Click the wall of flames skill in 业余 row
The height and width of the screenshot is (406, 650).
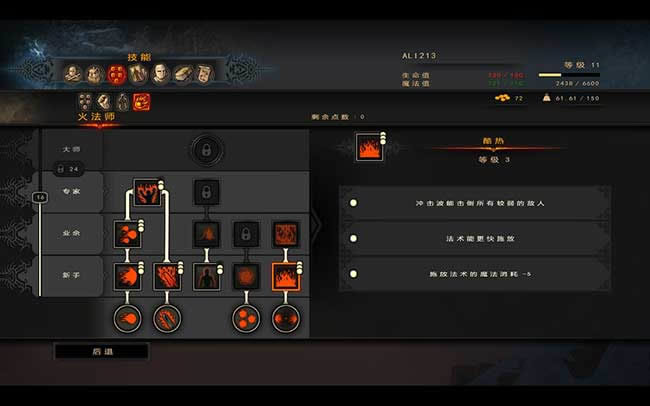coord(285,234)
